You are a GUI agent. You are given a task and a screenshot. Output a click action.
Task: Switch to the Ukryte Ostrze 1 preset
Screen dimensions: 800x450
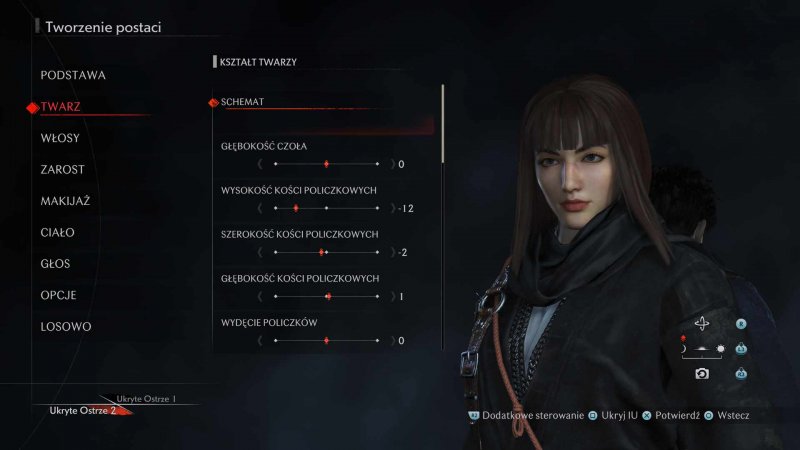tap(146, 399)
